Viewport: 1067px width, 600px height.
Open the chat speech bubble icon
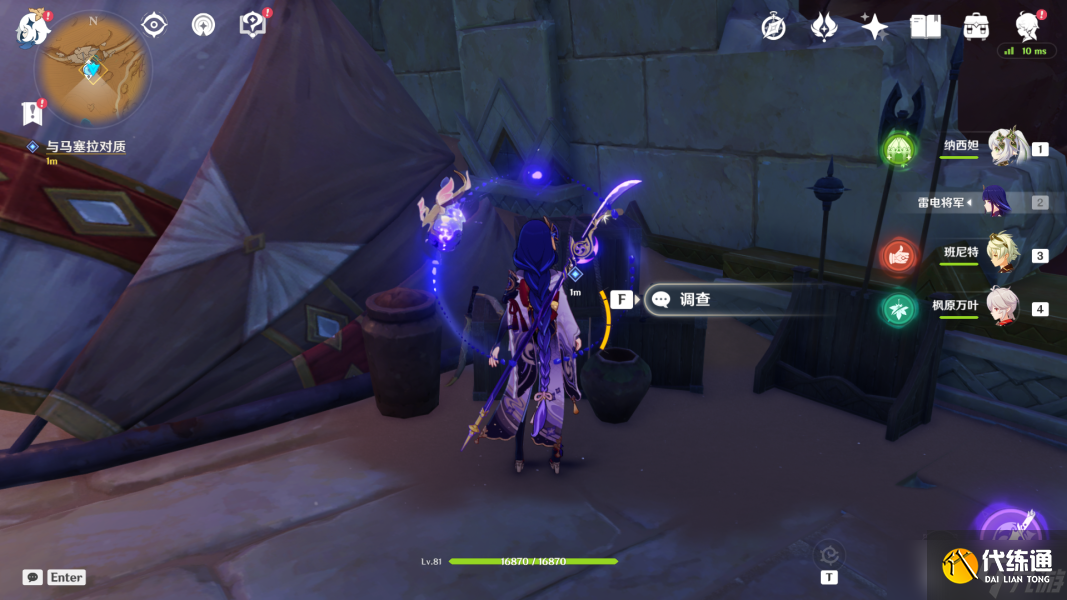click(33, 577)
